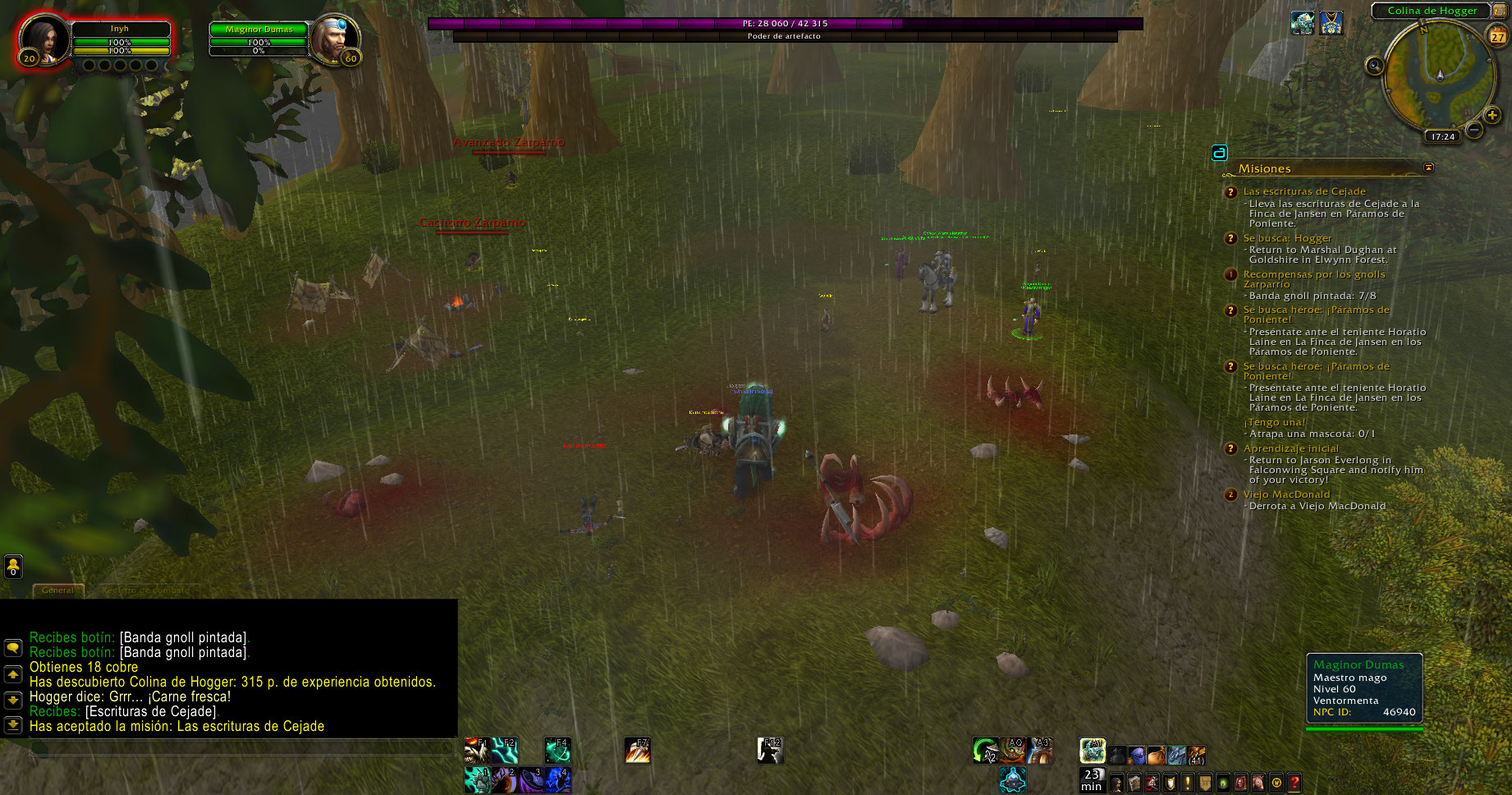Collapse the Misiones quest tracker
The width and height of the screenshot is (1512, 795).
click(x=1428, y=168)
